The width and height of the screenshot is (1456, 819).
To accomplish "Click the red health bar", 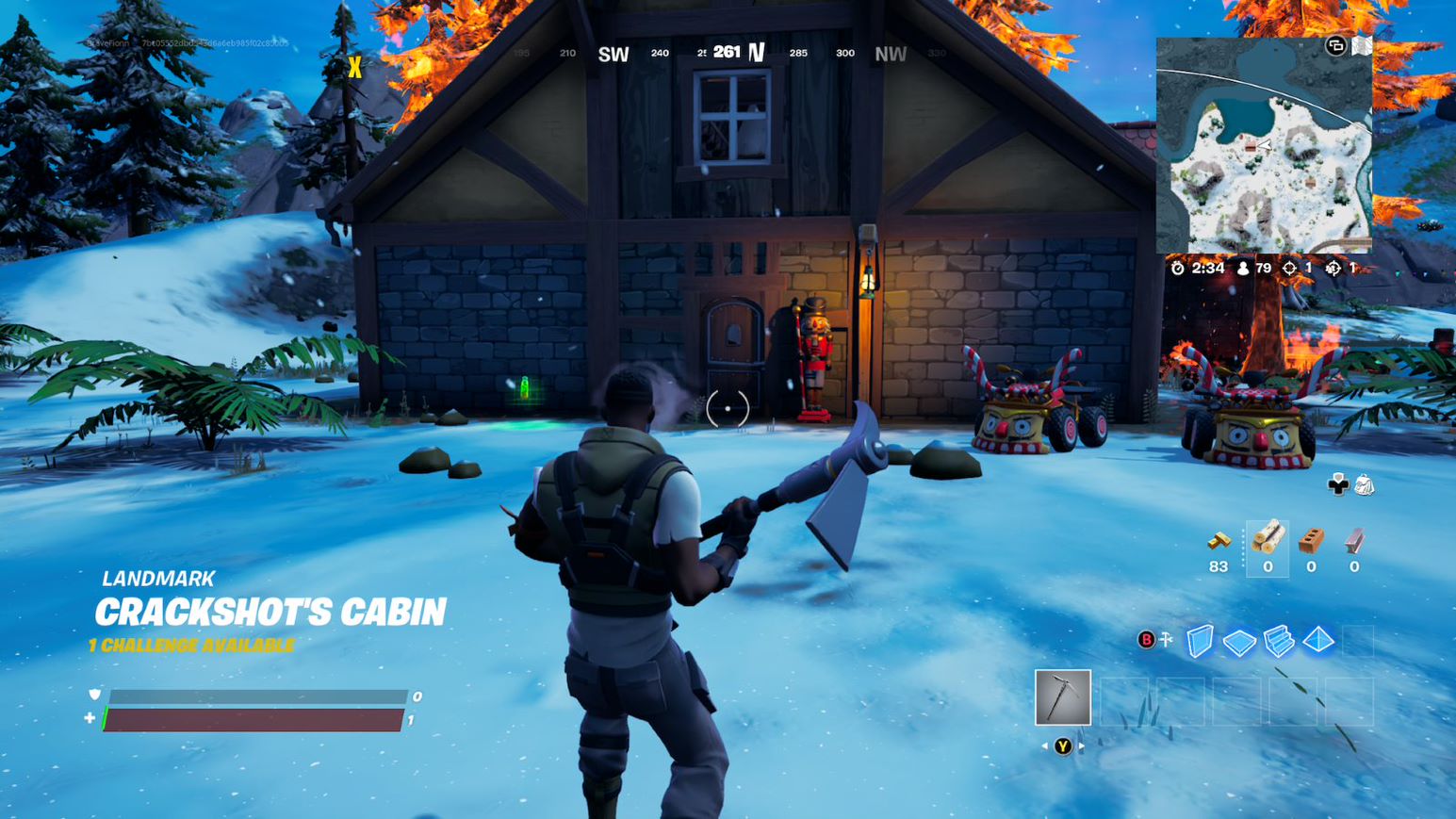I will point(254,721).
